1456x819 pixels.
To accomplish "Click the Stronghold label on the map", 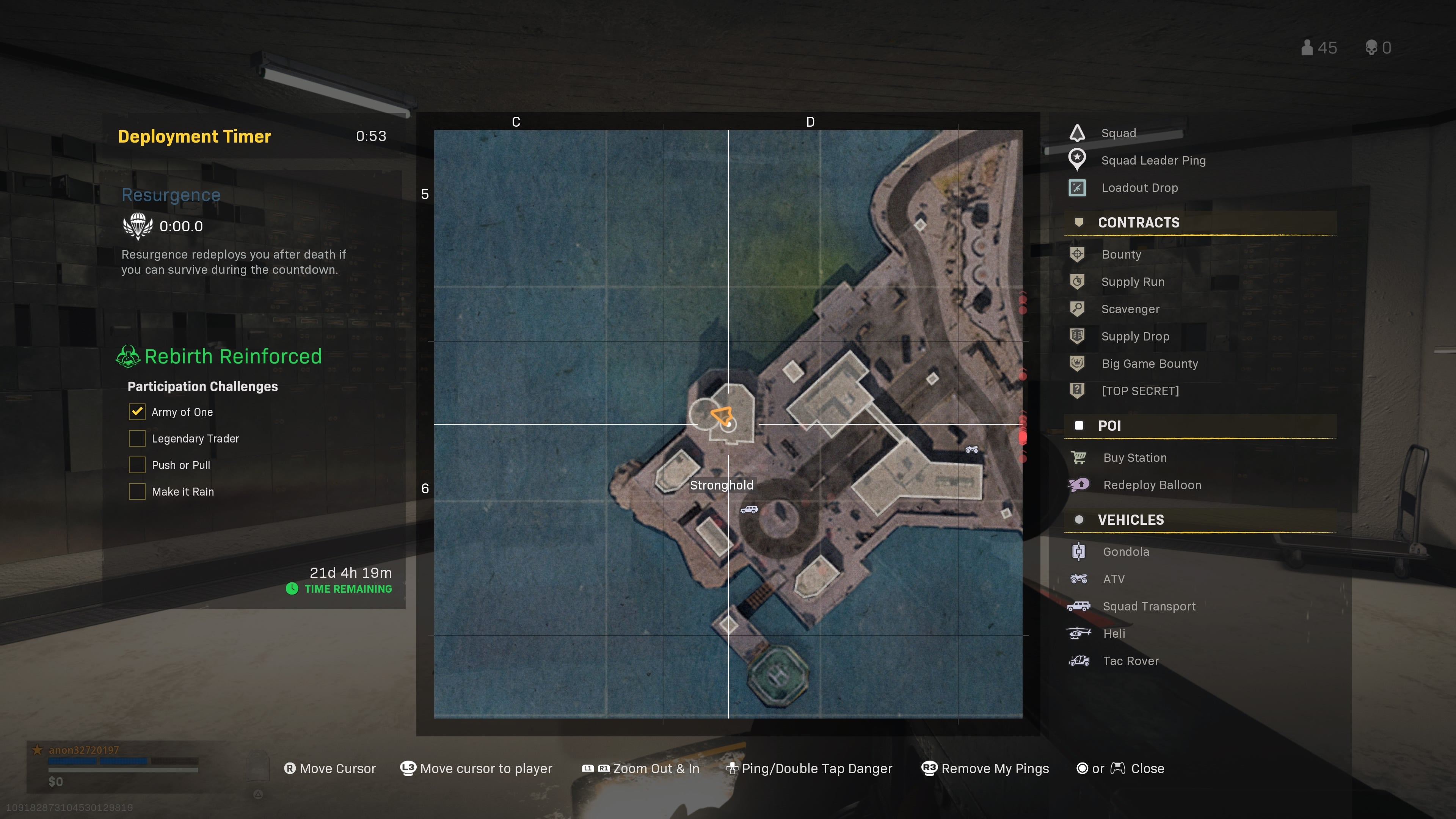I will point(722,485).
